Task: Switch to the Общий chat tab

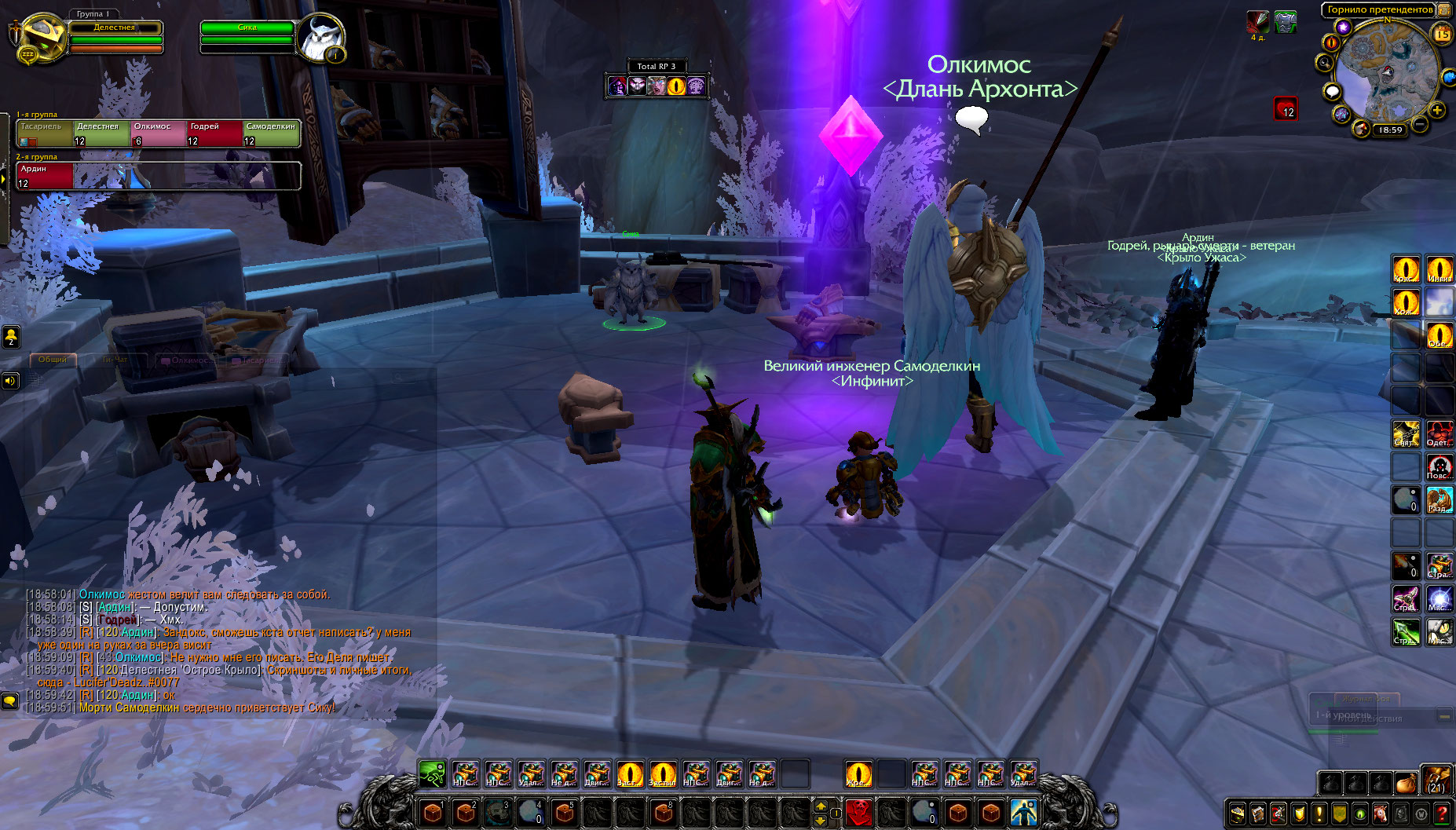Action: (x=53, y=360)
